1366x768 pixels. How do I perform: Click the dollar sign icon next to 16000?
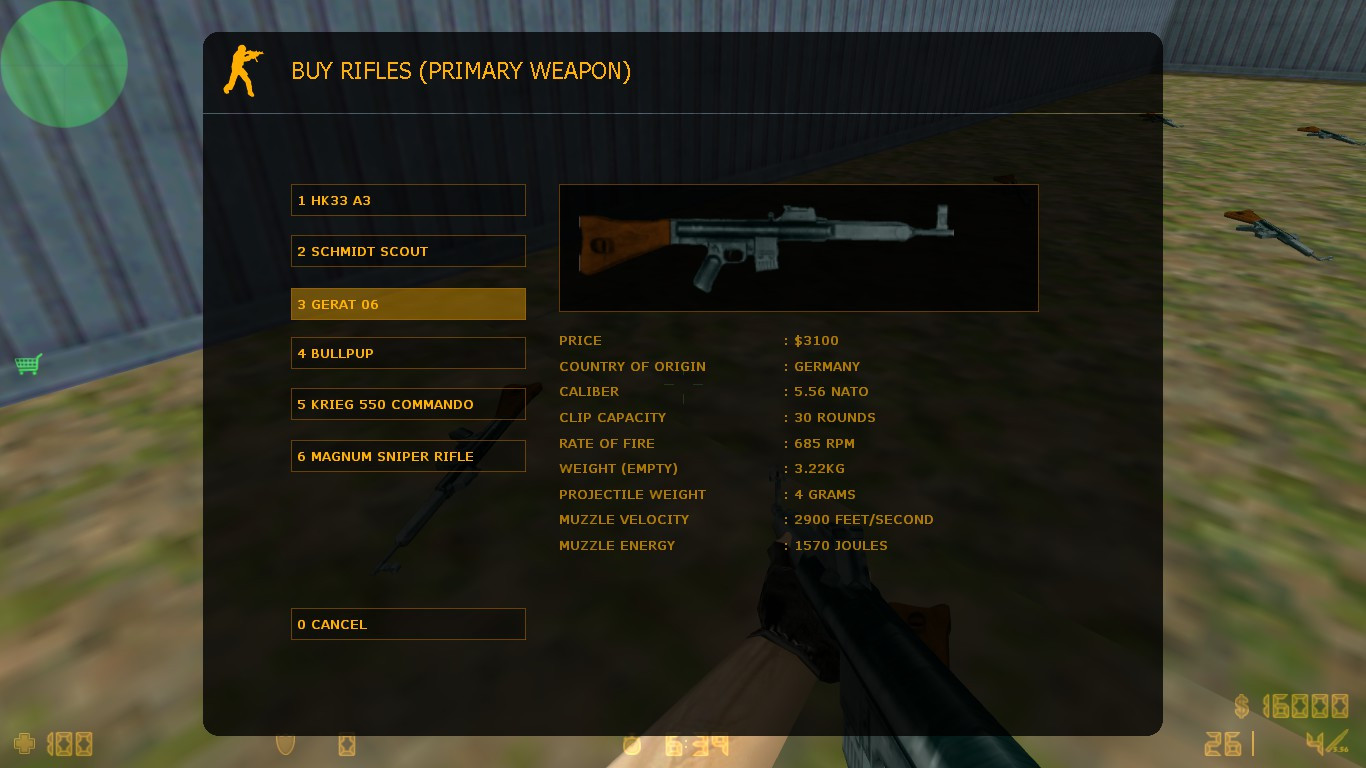[x=1240, y=706]
